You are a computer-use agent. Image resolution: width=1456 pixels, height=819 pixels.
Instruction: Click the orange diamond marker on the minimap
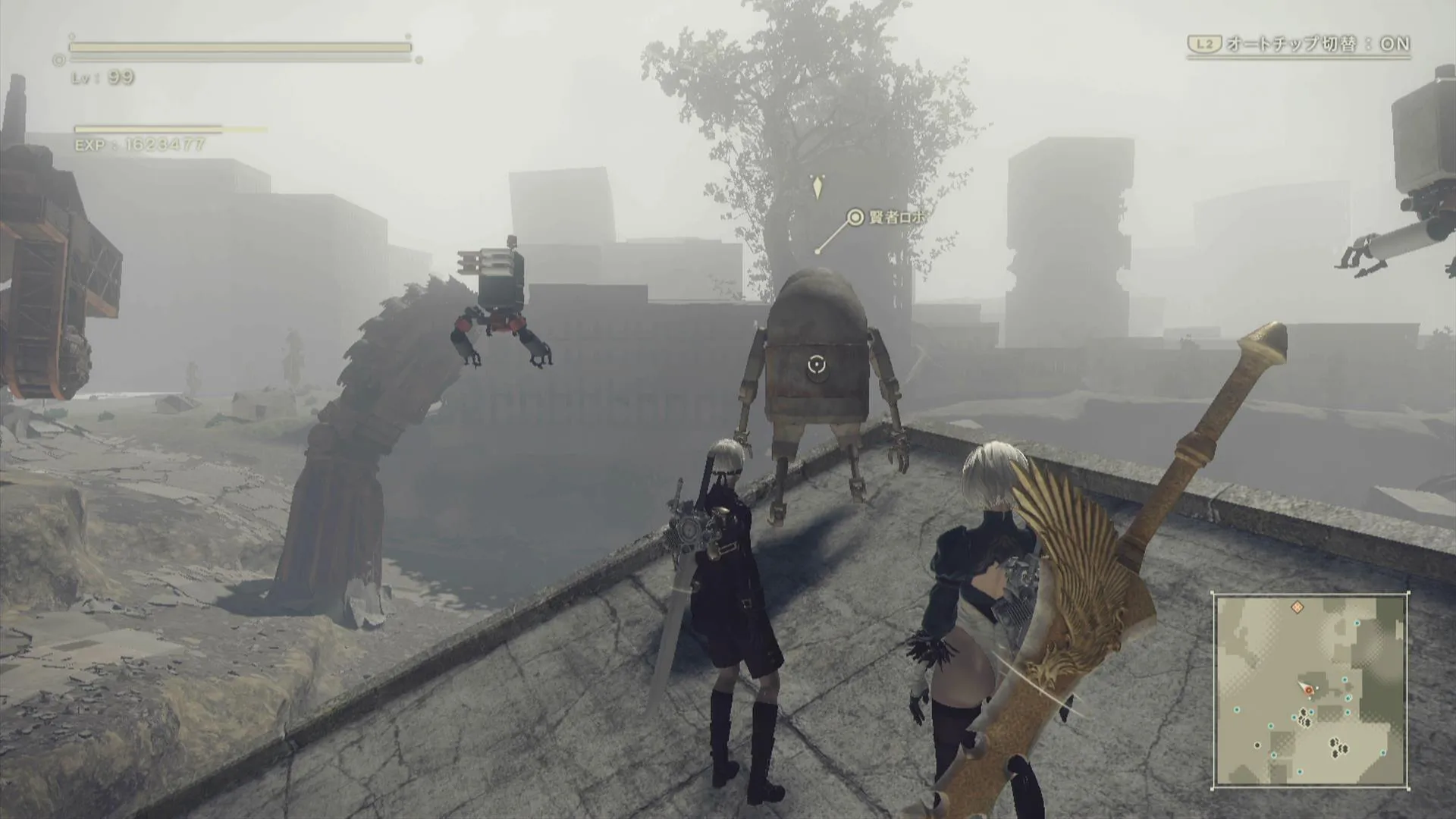point(1298,607)
